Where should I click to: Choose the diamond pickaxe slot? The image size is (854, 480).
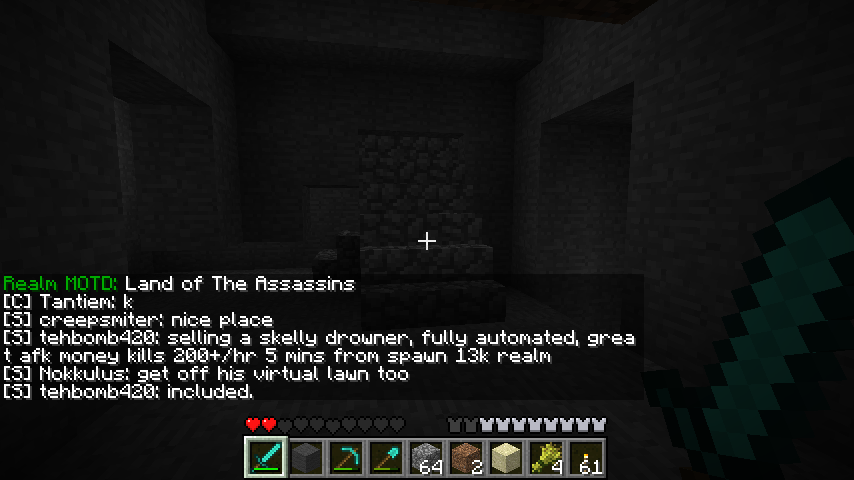[347, 458]
